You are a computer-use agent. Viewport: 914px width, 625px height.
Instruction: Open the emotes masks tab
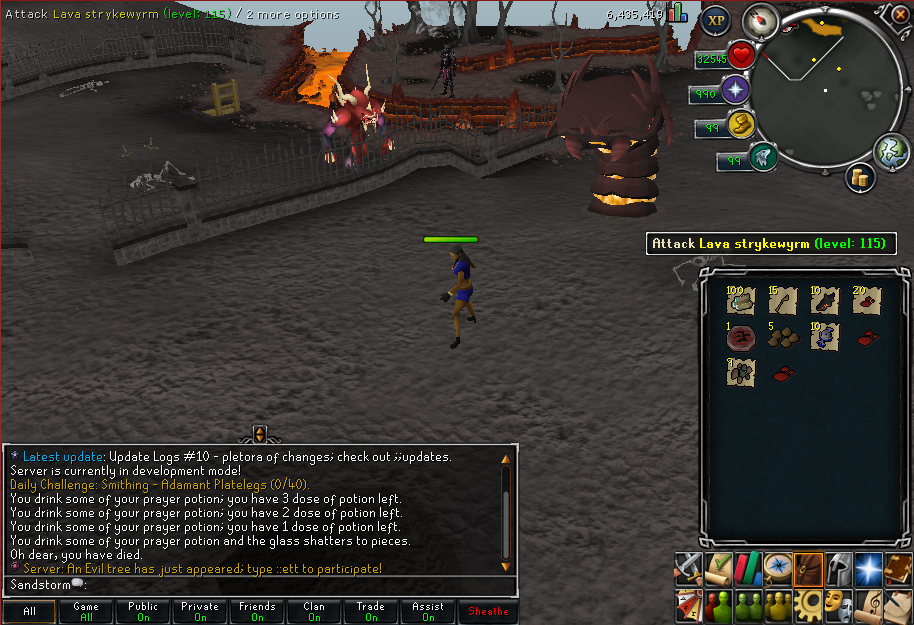tap(838, 603)
